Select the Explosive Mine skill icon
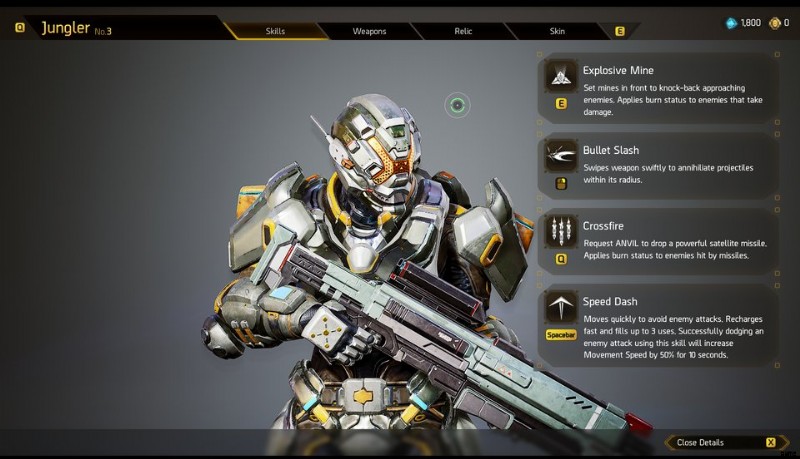800x459 pixels. (x=561, y=77)
